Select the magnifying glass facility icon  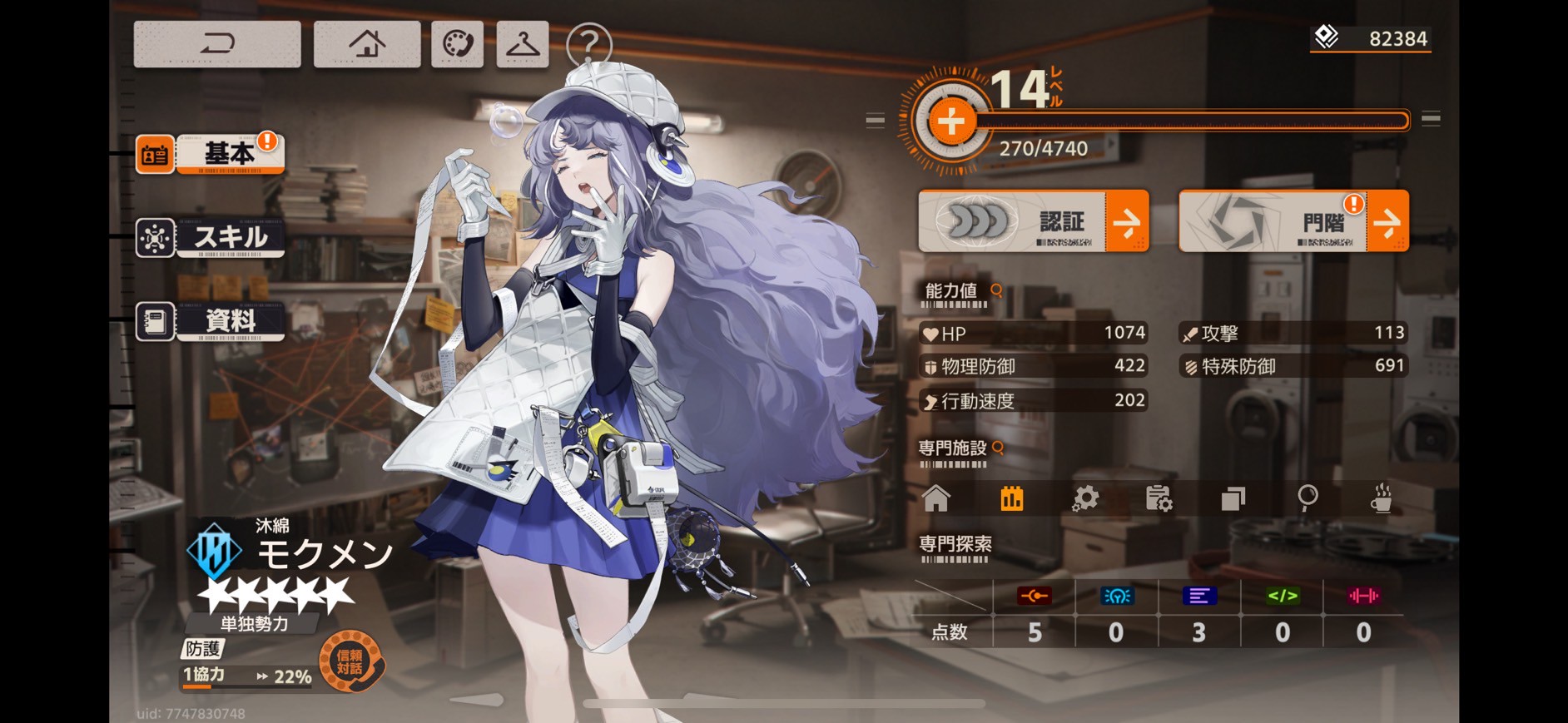coord(1307,498)
